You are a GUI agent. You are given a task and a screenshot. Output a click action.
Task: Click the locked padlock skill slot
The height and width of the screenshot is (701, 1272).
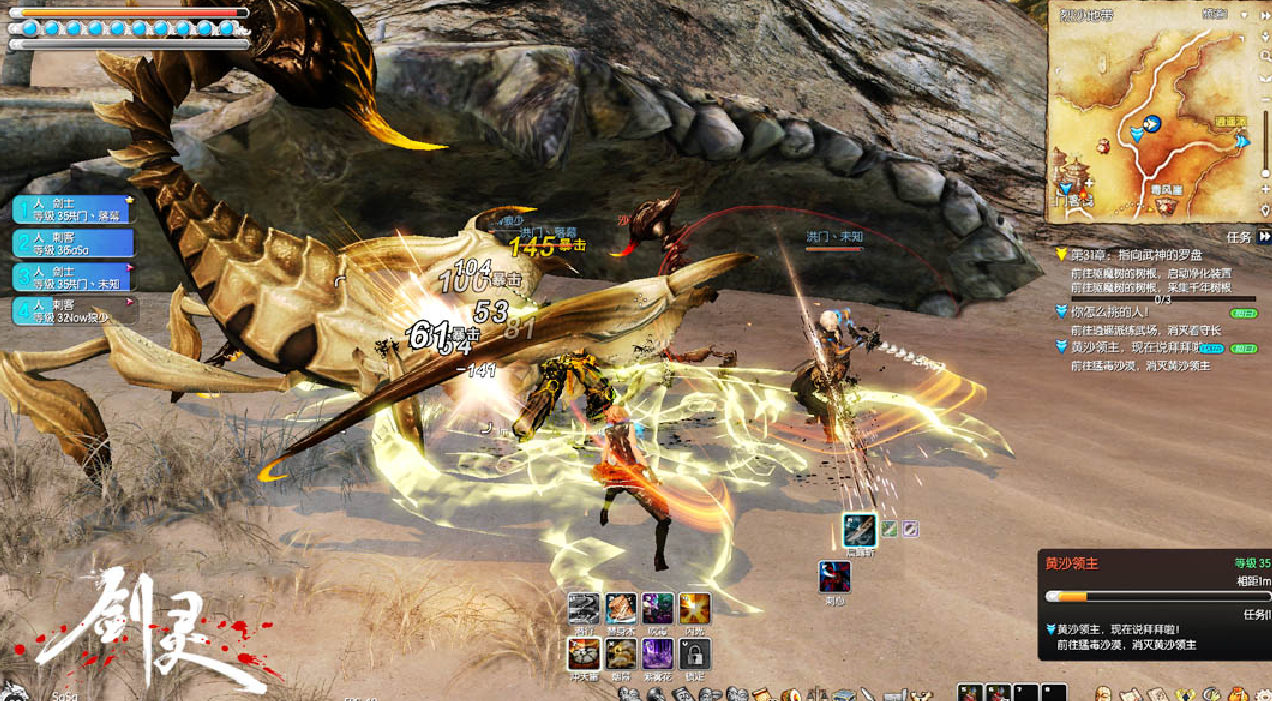[695, 654]
